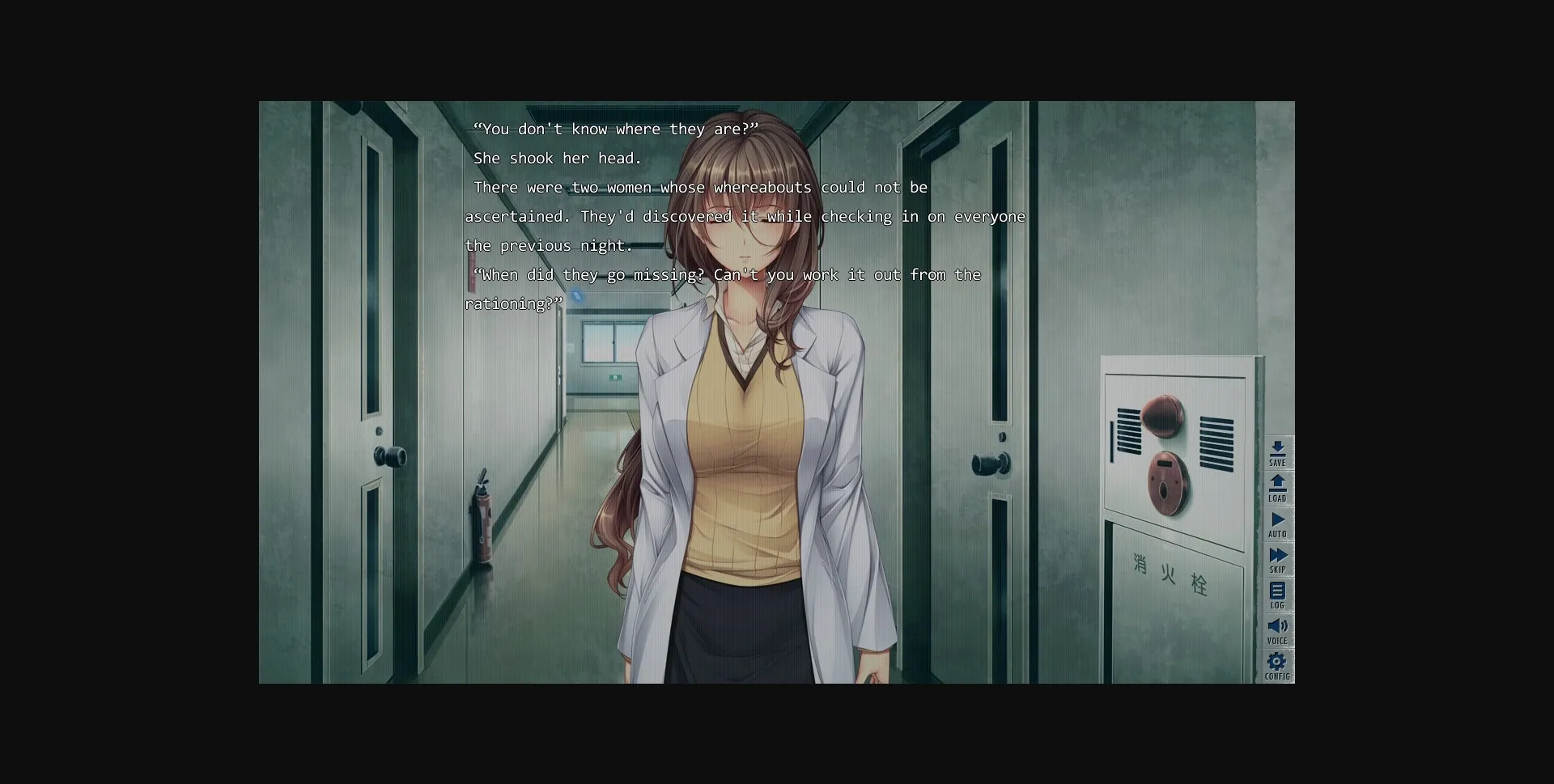Screen dimensions: 1554x784
Task: Open the load screen via the LOAD icon
Action: 1279,489
